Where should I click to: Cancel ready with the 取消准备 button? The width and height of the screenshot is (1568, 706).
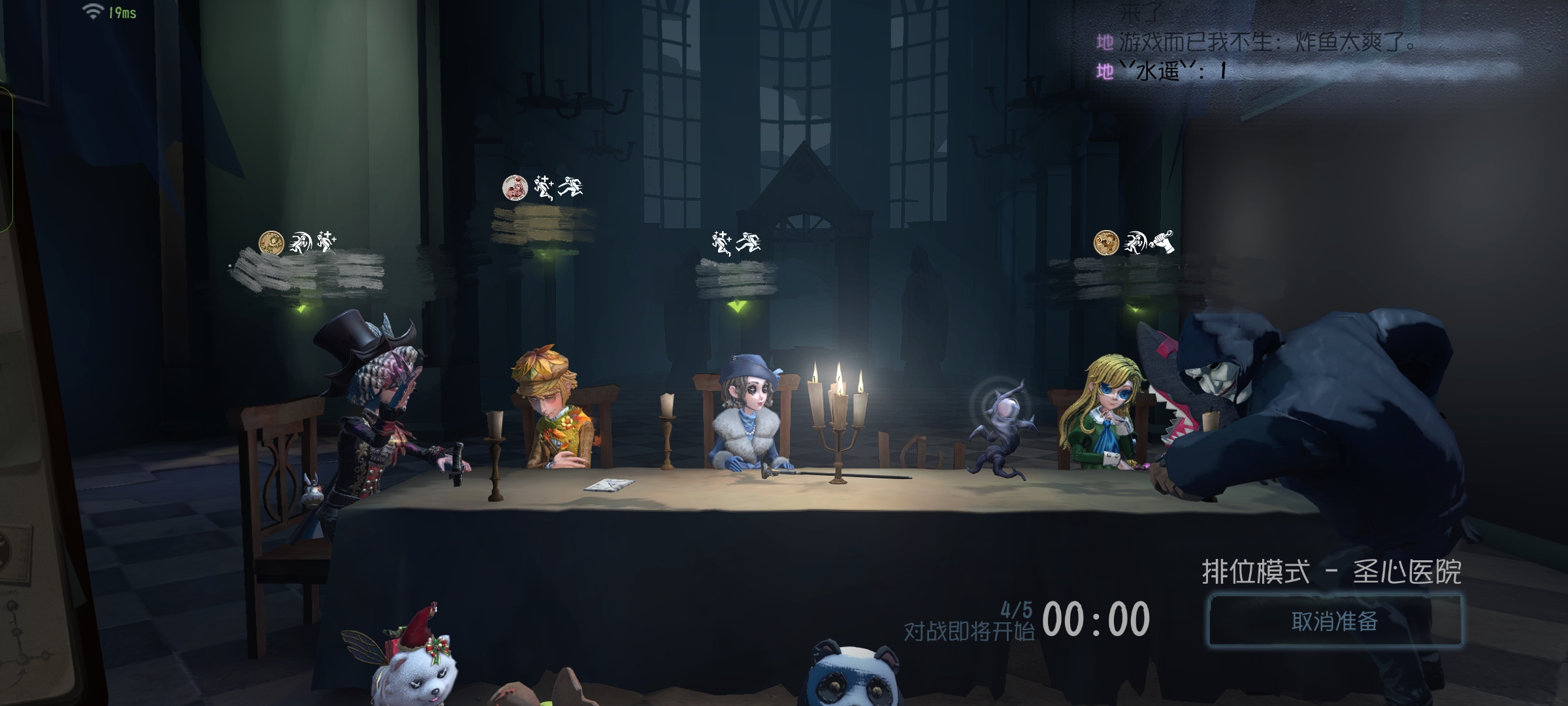tap(1334, 620)
